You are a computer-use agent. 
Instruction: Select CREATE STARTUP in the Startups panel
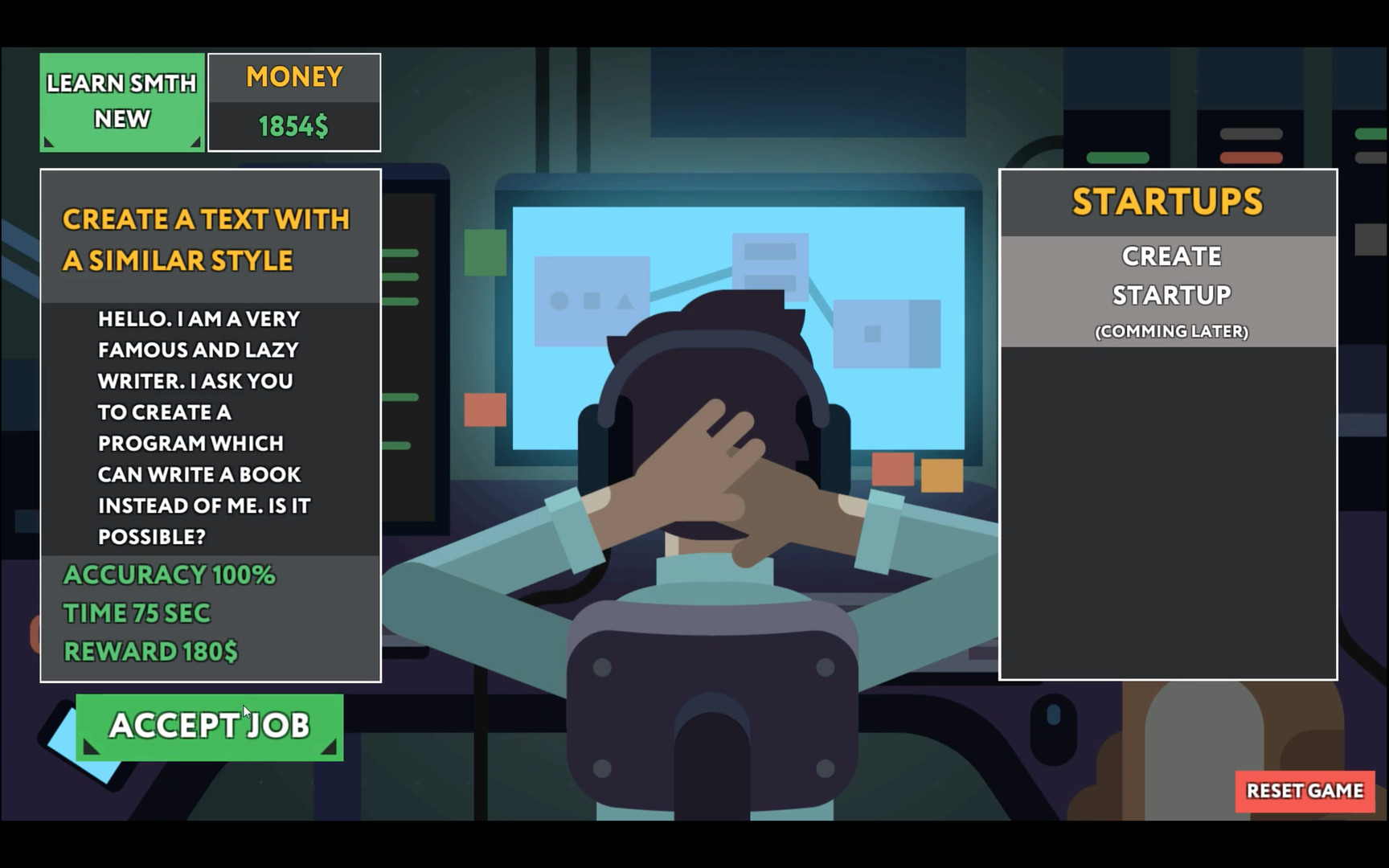1169,274
